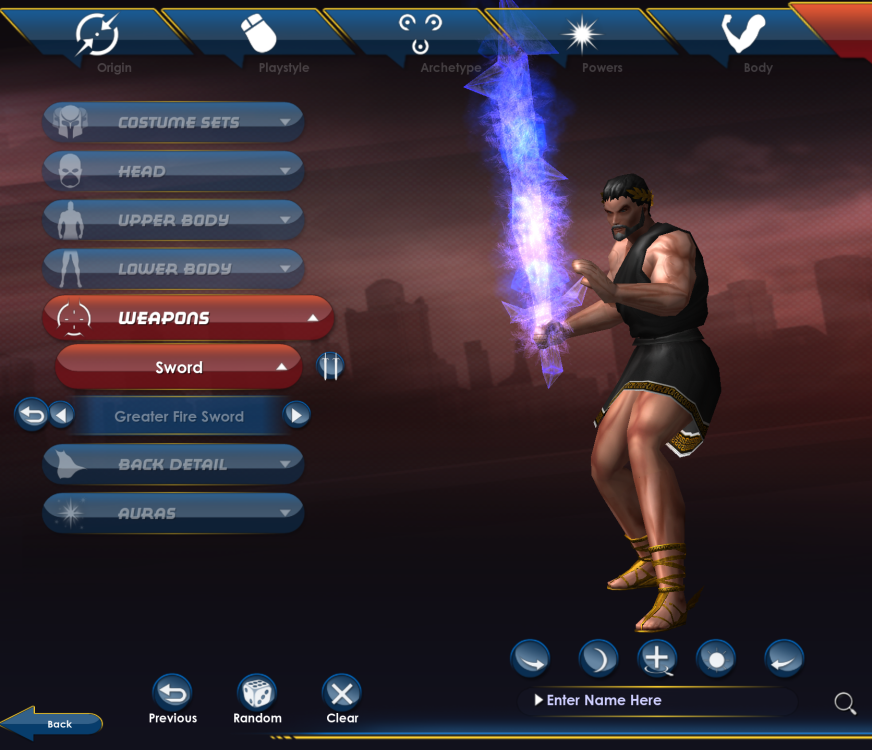Clear the costume with the X button
This screenshot has width=872, height=750.
click(x=342, y=692)
